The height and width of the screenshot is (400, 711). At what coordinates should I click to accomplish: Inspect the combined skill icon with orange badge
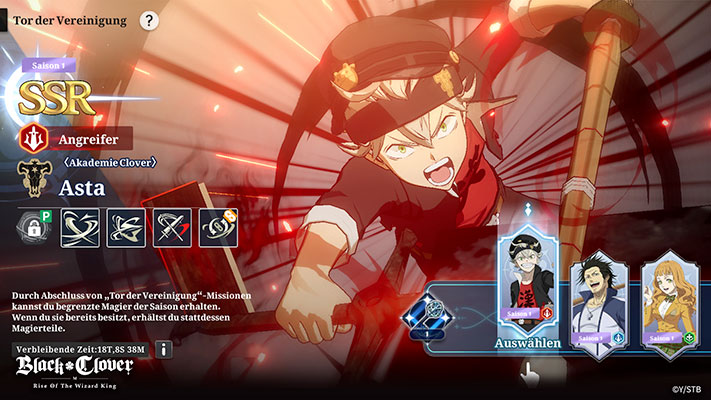218,228
